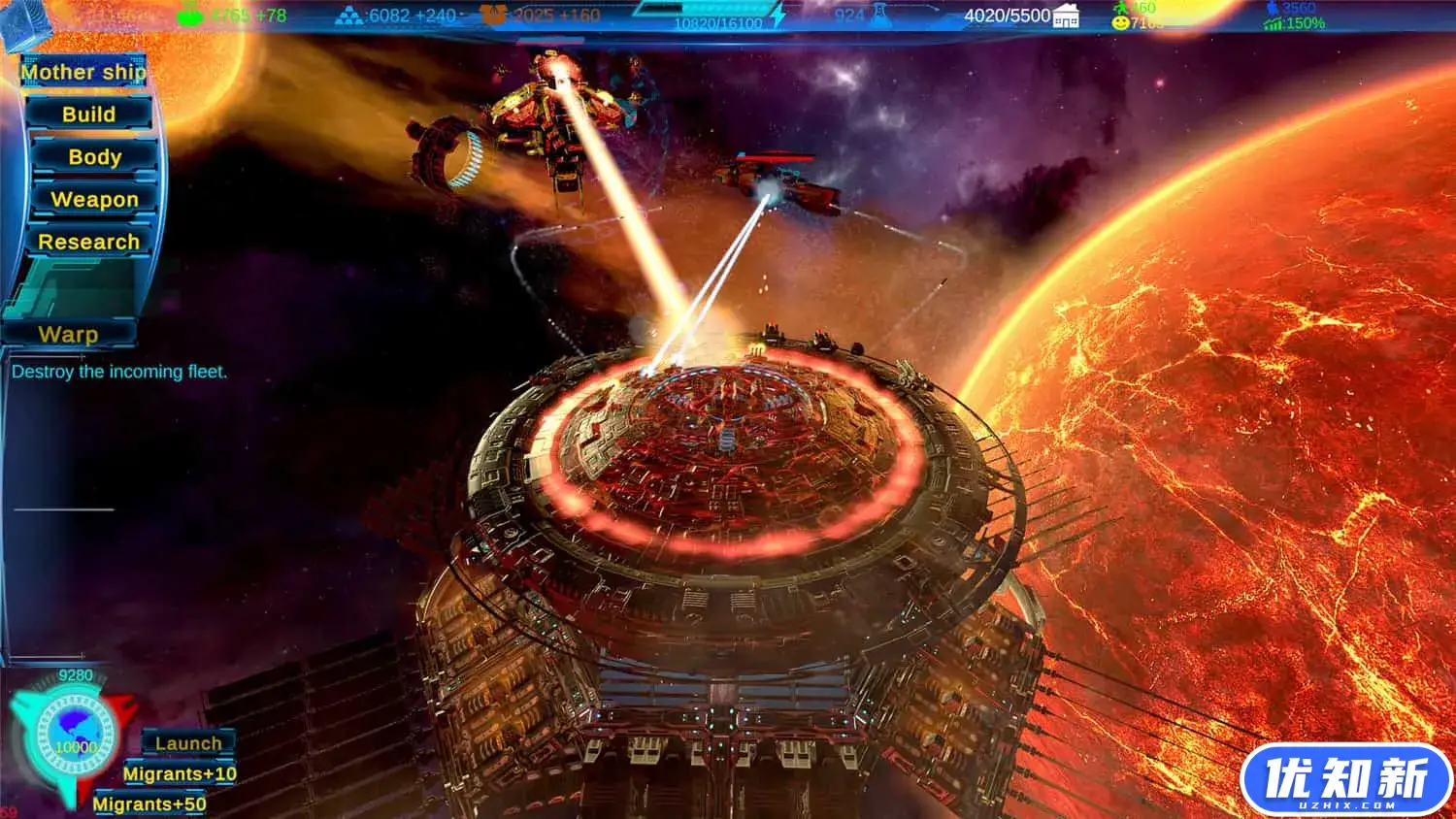
Task: Activate the Warp button
Action: pyautogui.click(x=68, y=335)
